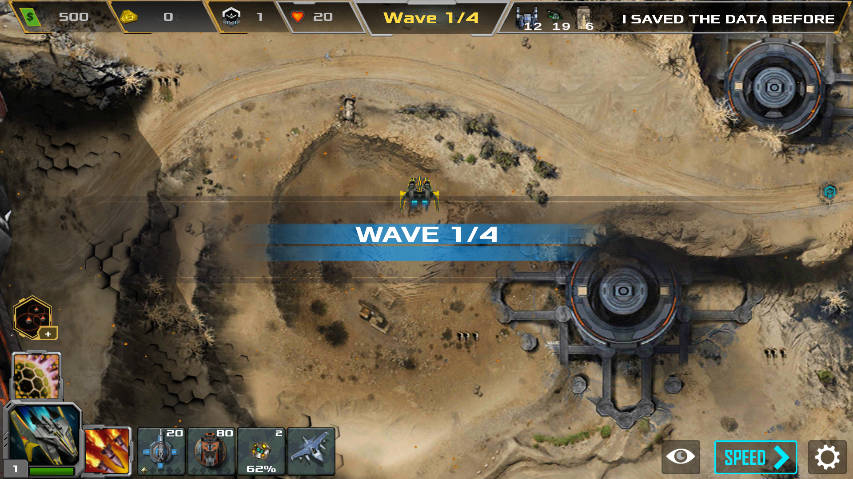
Task: Open the hexagon enemy squad icon
Action: 34,320
